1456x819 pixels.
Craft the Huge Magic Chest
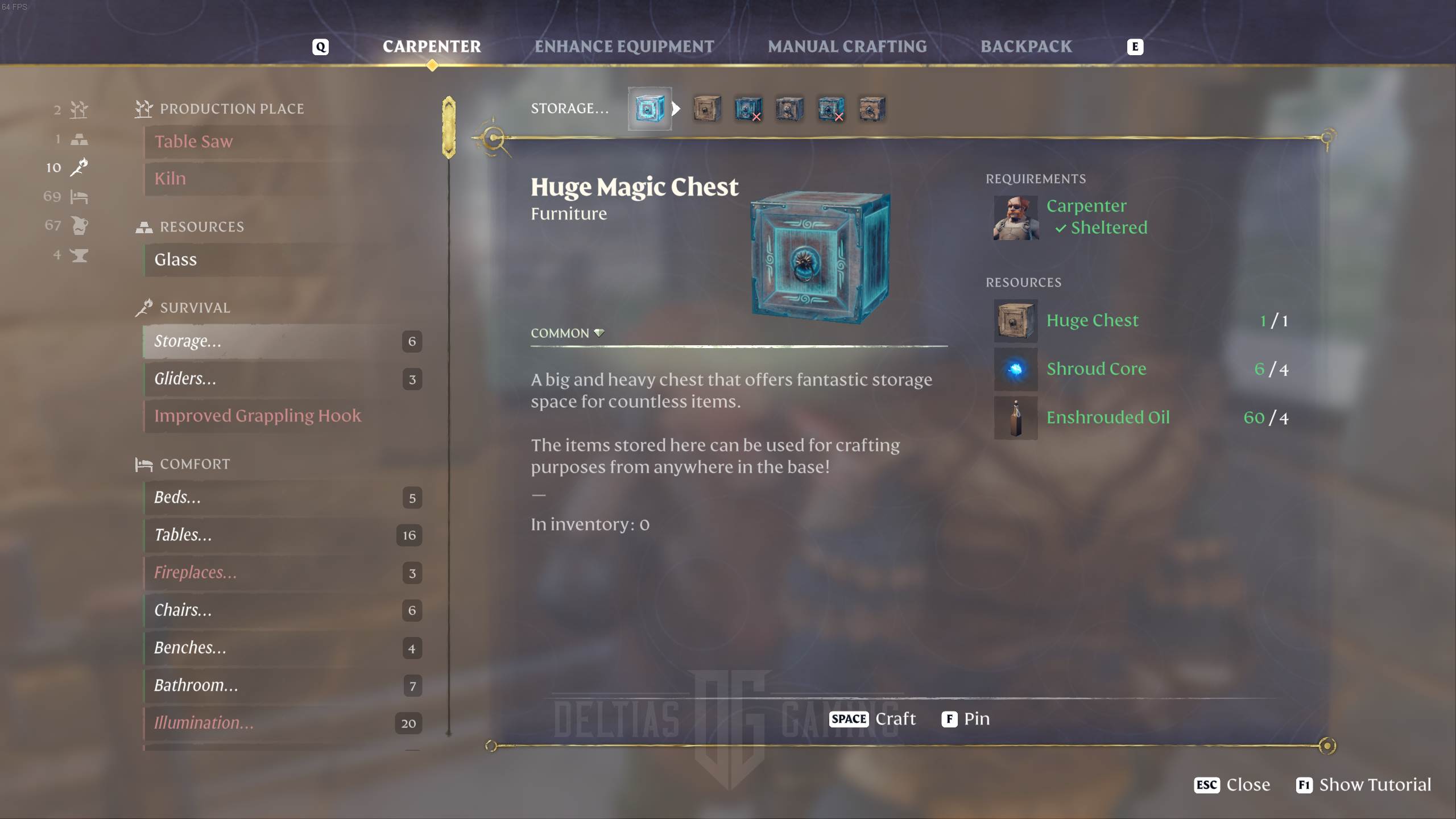coord(873,719)
